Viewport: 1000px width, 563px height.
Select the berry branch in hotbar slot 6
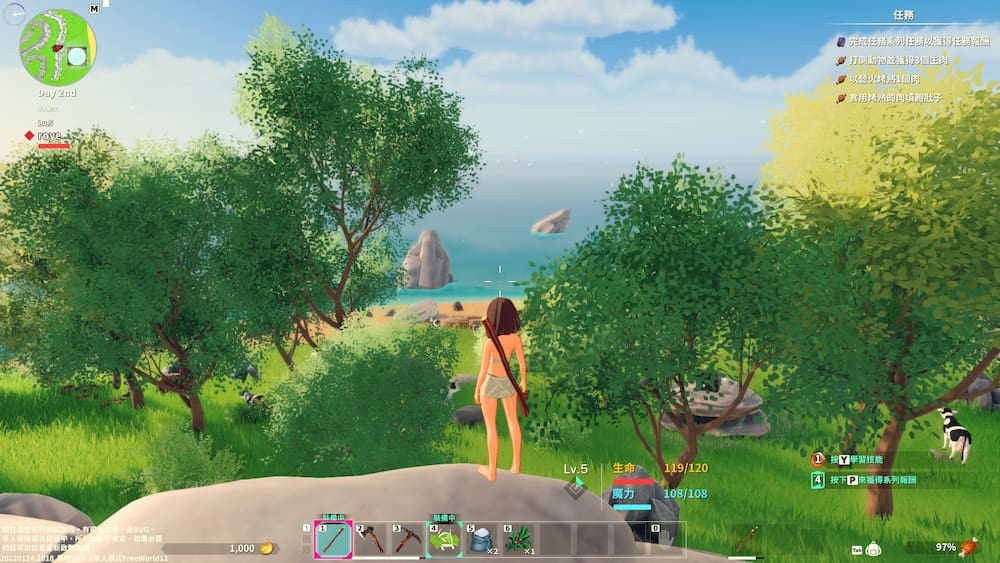[x=518, y=541]
